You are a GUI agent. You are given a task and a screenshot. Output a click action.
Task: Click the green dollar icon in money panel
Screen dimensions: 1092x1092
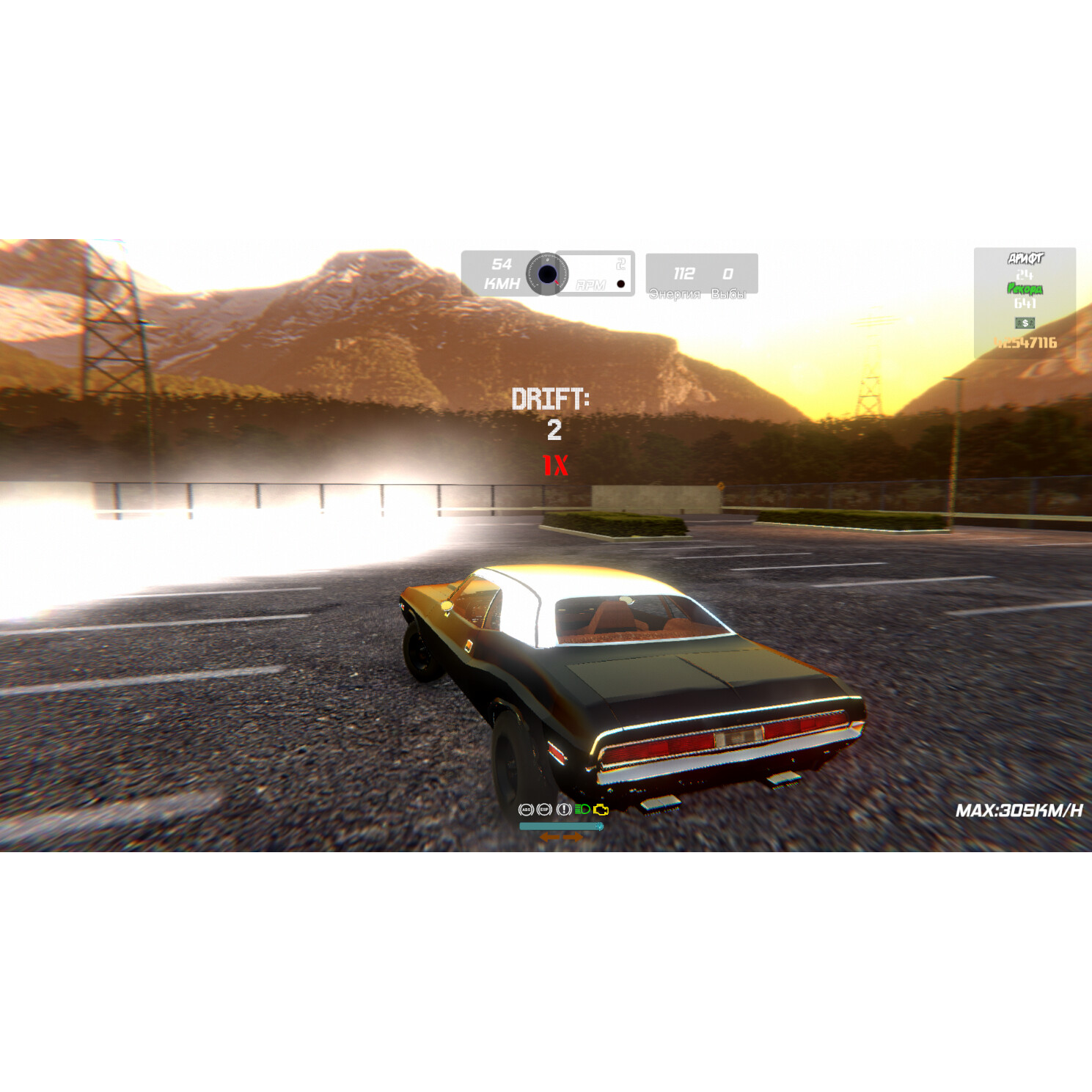point(1025,323)
